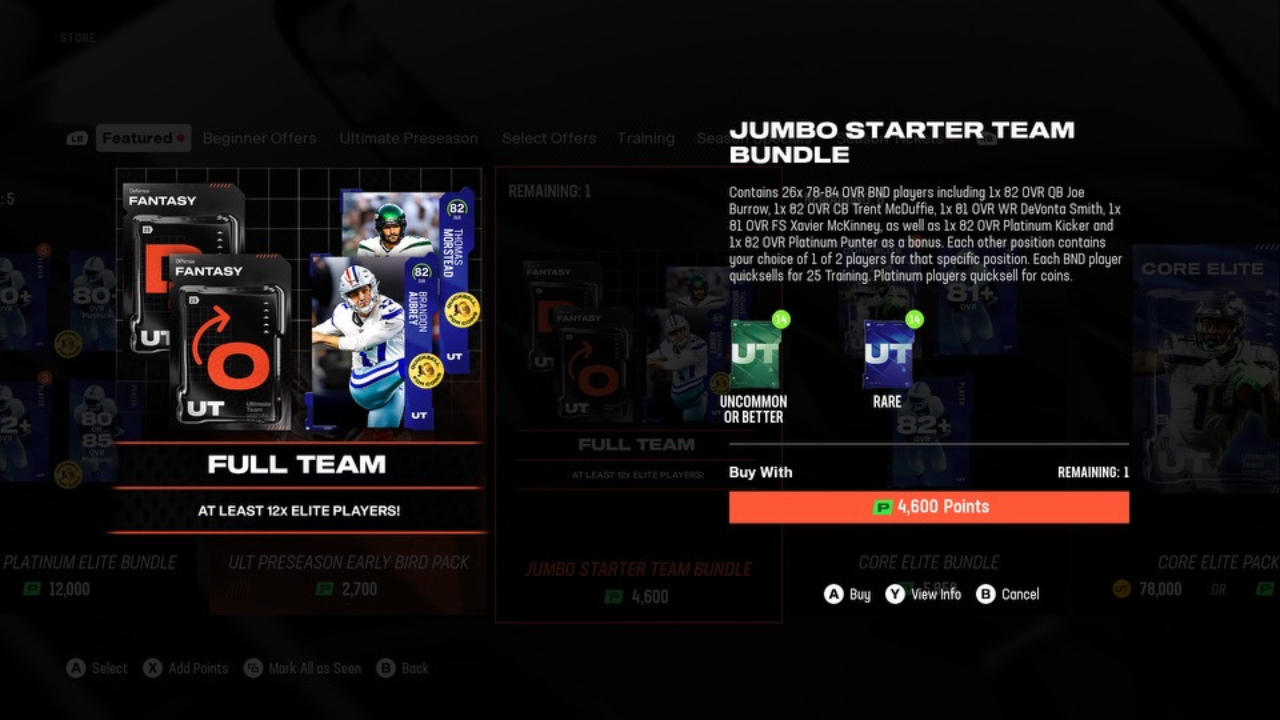Image resolution: width=1280 pixels, height=720 pixels.
Task: Select the UT Rare pack icon
Action: click(888, 355)
